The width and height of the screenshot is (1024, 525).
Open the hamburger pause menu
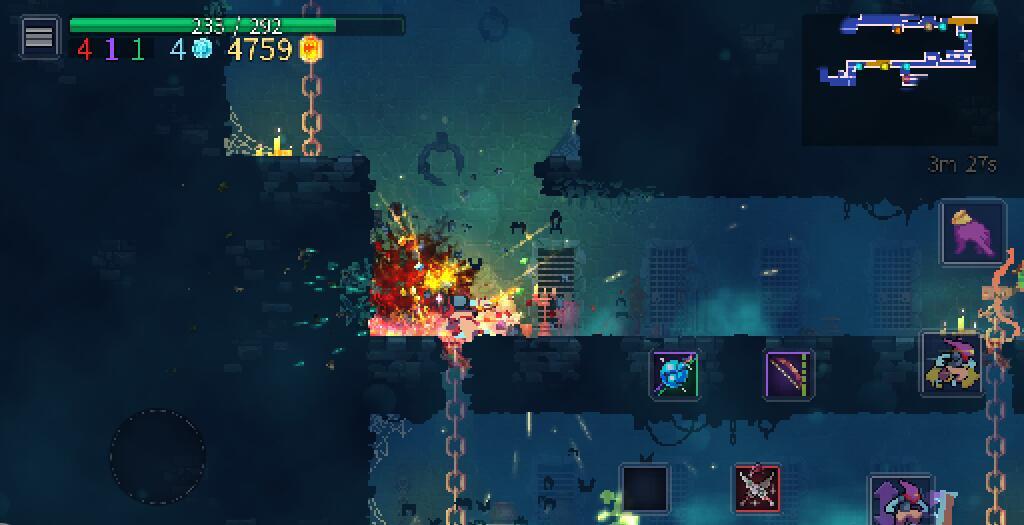[x=39, y=37]
